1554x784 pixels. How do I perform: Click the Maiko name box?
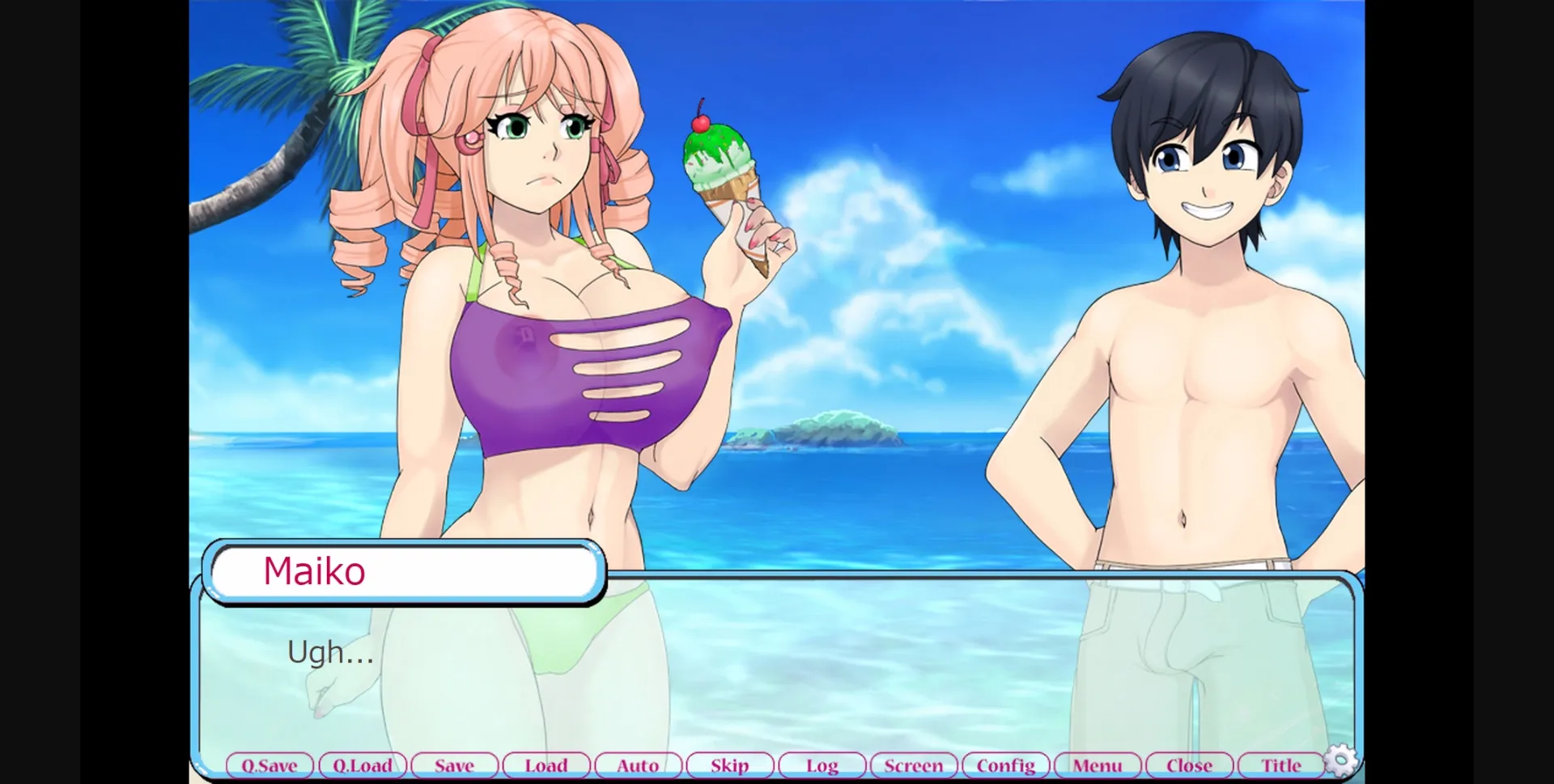[405, 571]
